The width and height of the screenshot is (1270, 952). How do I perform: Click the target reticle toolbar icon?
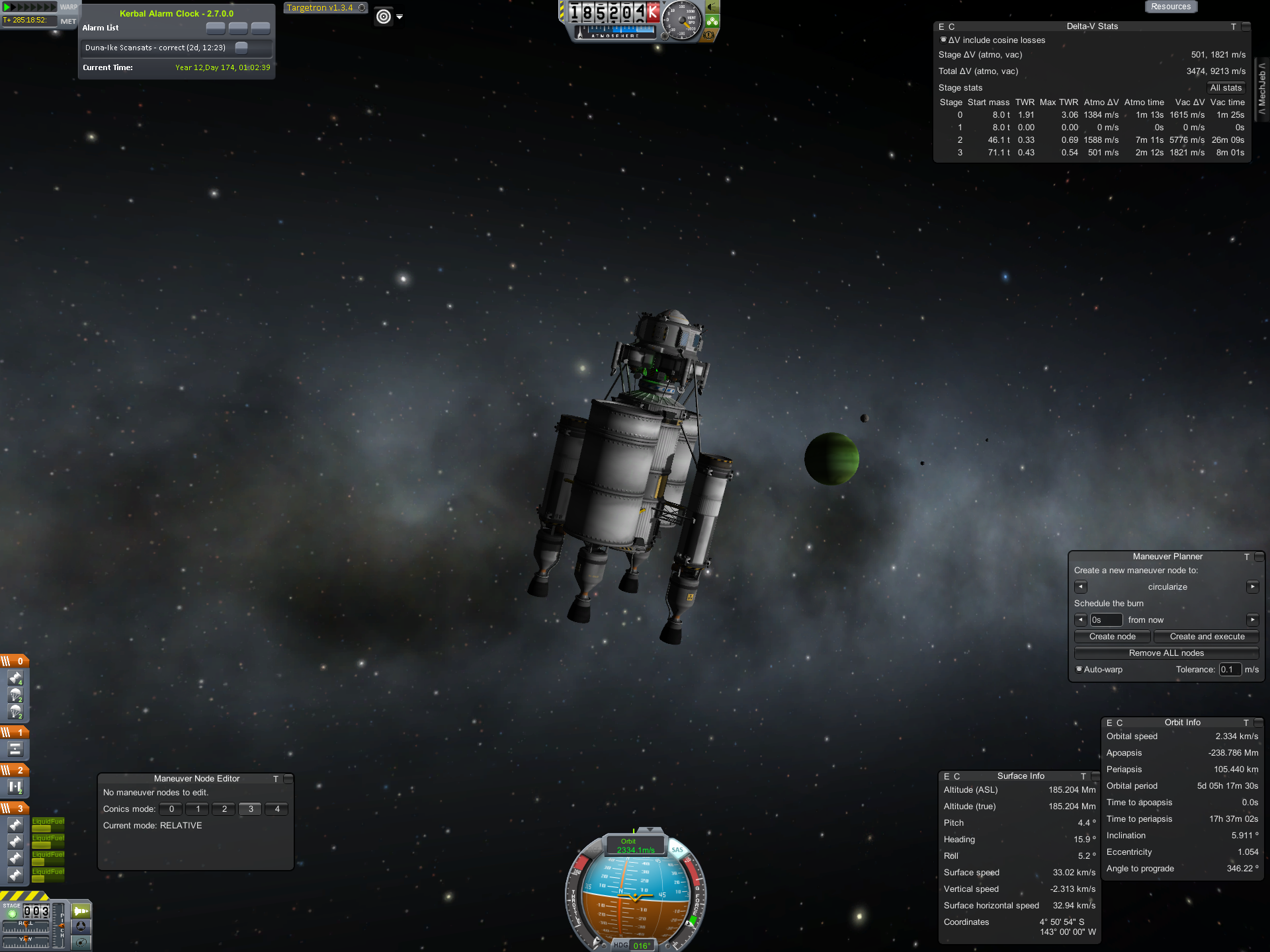(384, 17)
